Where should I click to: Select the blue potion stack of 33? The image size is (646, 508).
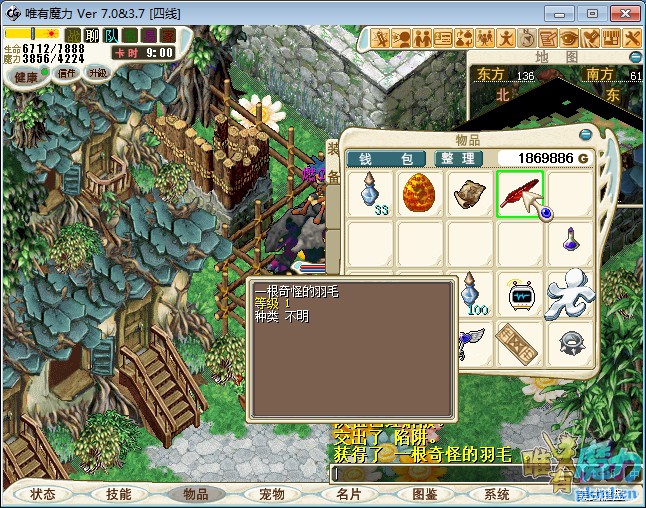[371, 193]
